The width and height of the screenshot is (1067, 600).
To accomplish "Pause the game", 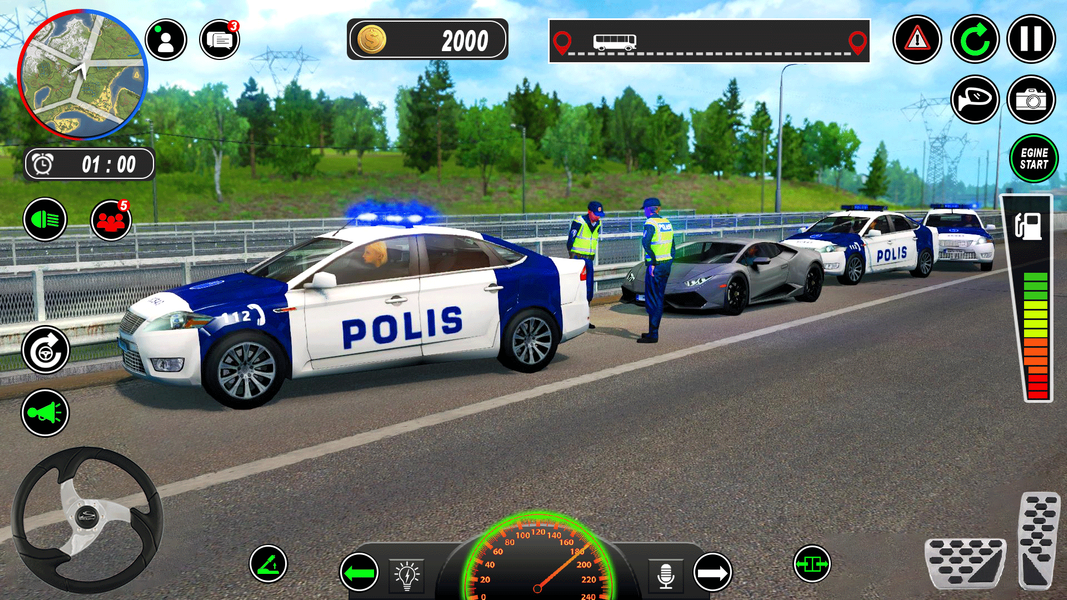I will [1031, 40].
